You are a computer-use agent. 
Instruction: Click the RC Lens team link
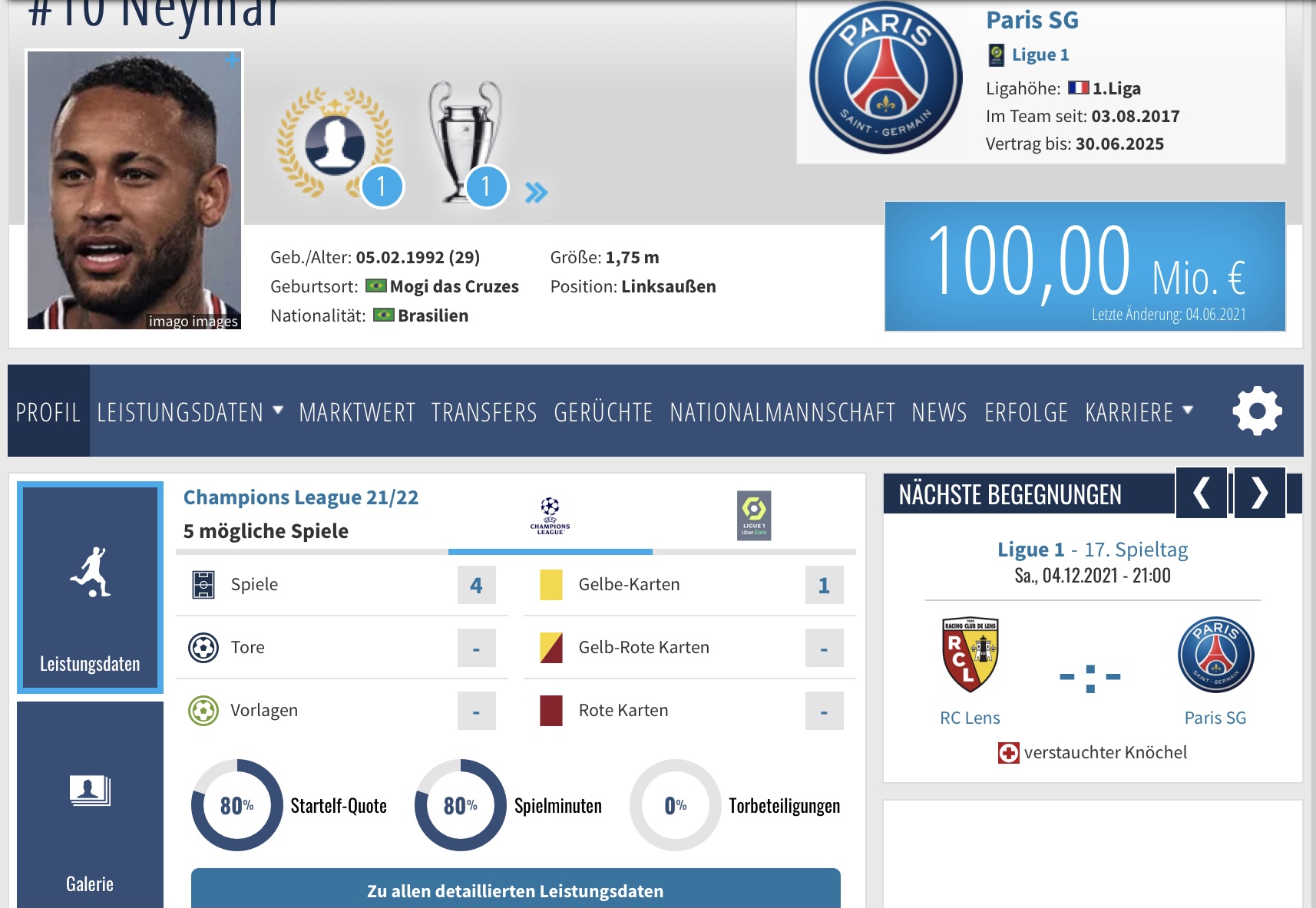[x=970, y=718]
